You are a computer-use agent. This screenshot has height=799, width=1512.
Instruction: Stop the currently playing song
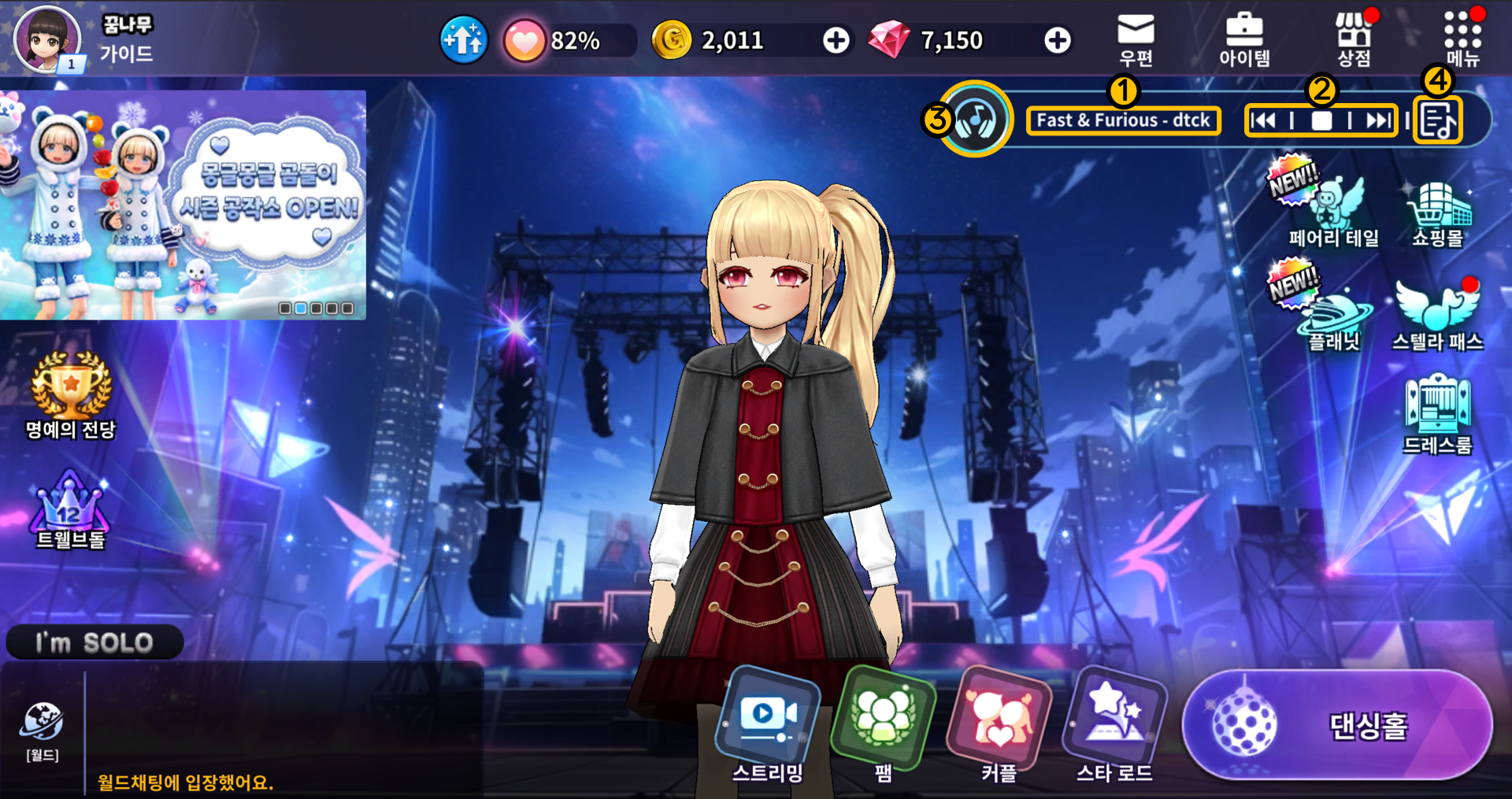[x=1321, y=120]
